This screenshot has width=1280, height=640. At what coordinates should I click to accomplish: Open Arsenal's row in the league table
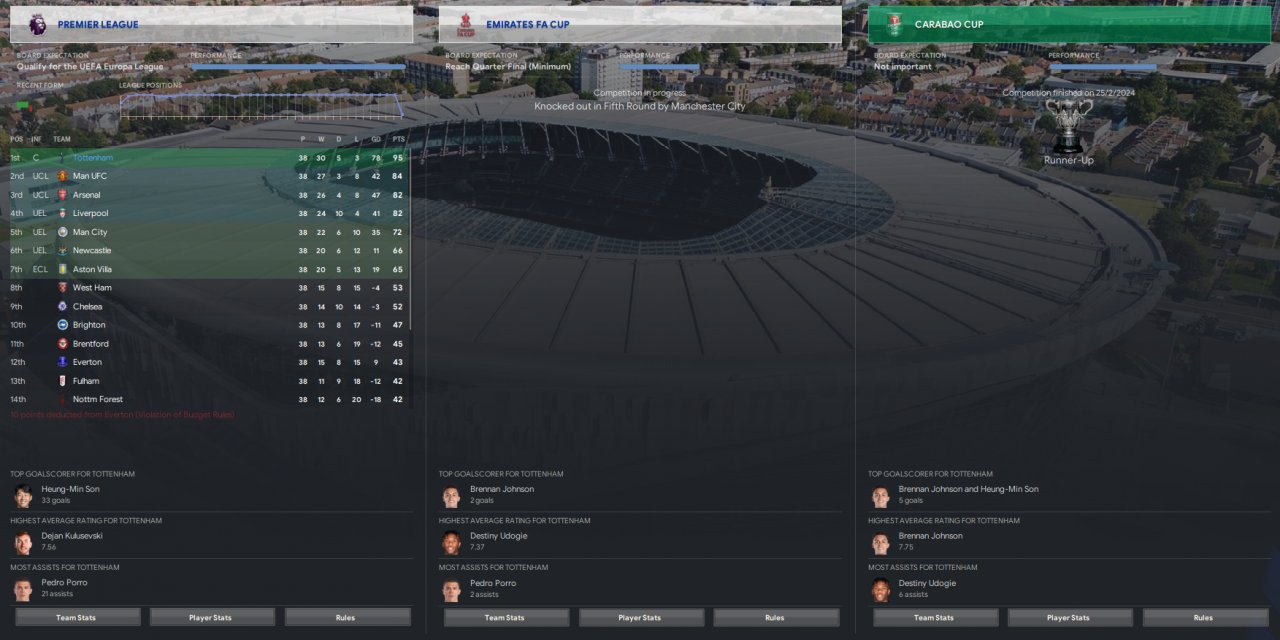coord(87,195)
